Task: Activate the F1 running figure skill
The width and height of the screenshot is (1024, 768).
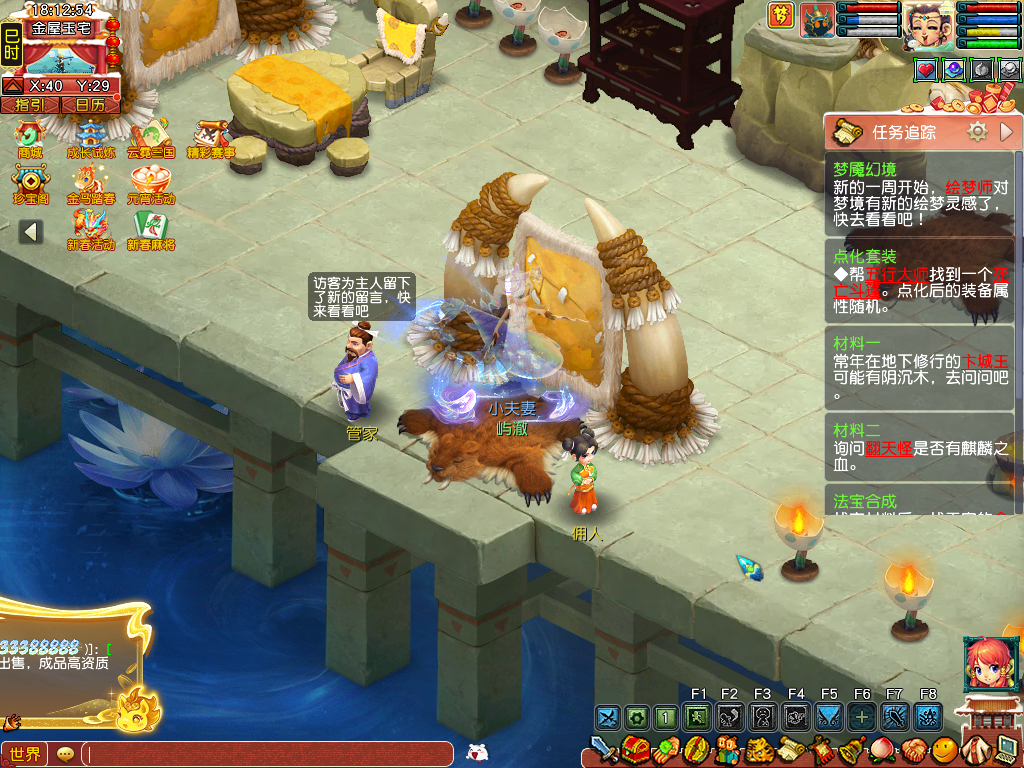Action: point(698,717)
